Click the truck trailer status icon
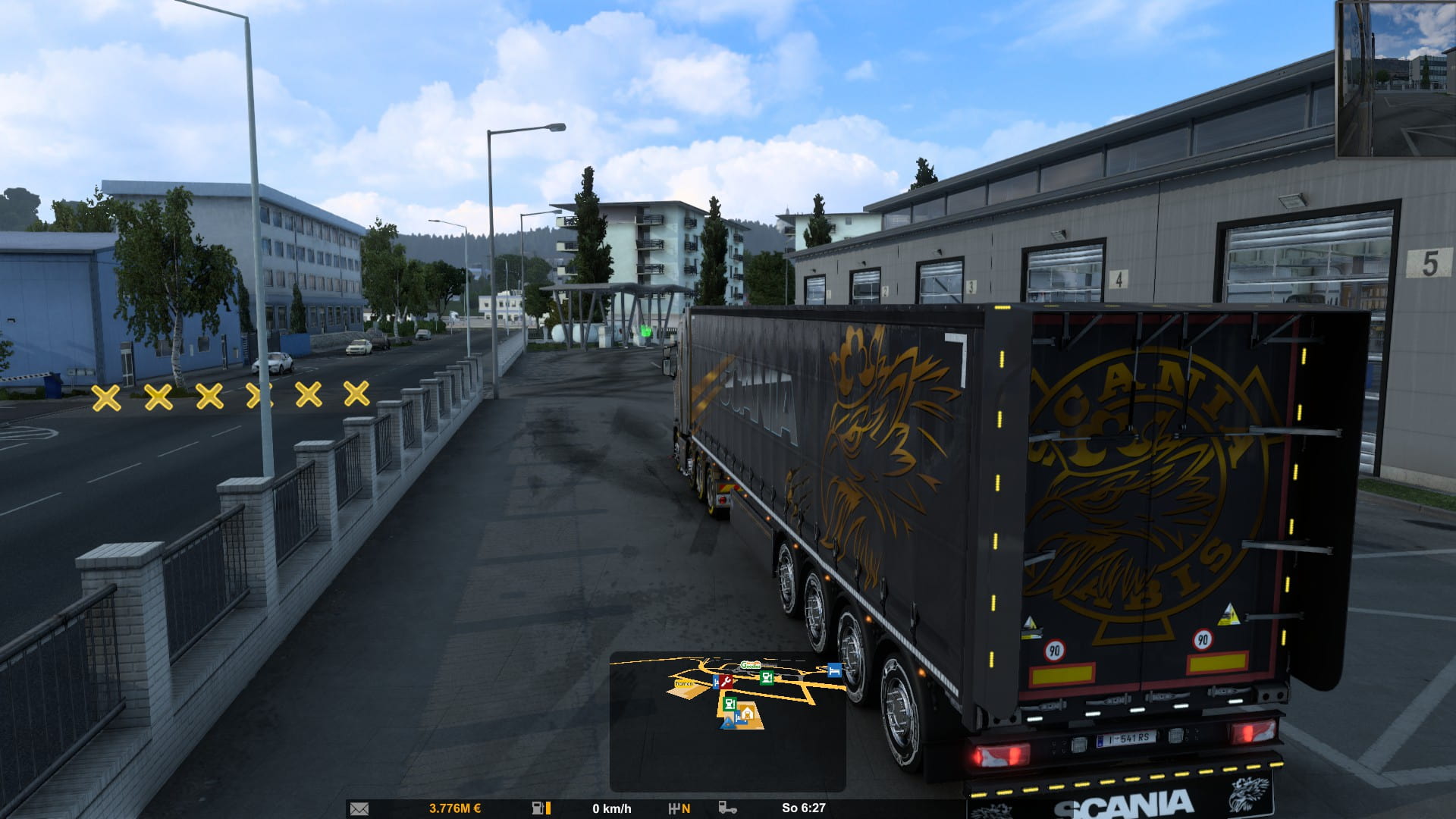1456x819 pixels. click(x=727, y=808)
